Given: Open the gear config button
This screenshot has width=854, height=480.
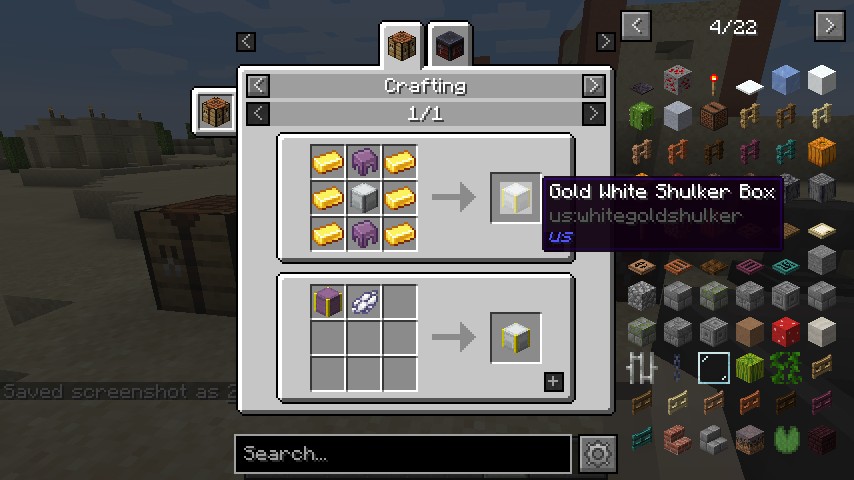Looking at the screenshot, I should click(597, 454).
